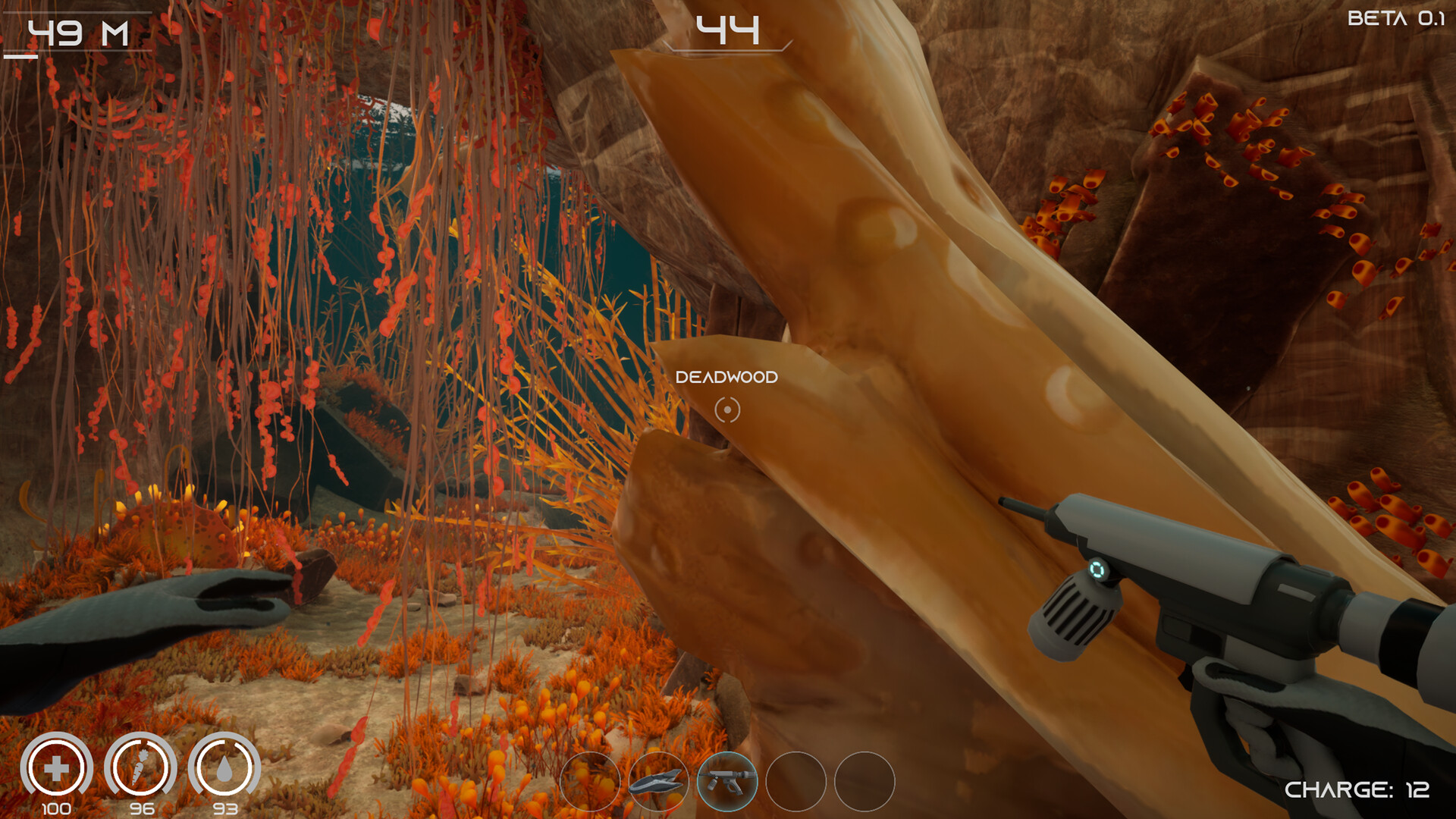
Task: Click the DEADWOOD interaction label
Action: point(728,377)
